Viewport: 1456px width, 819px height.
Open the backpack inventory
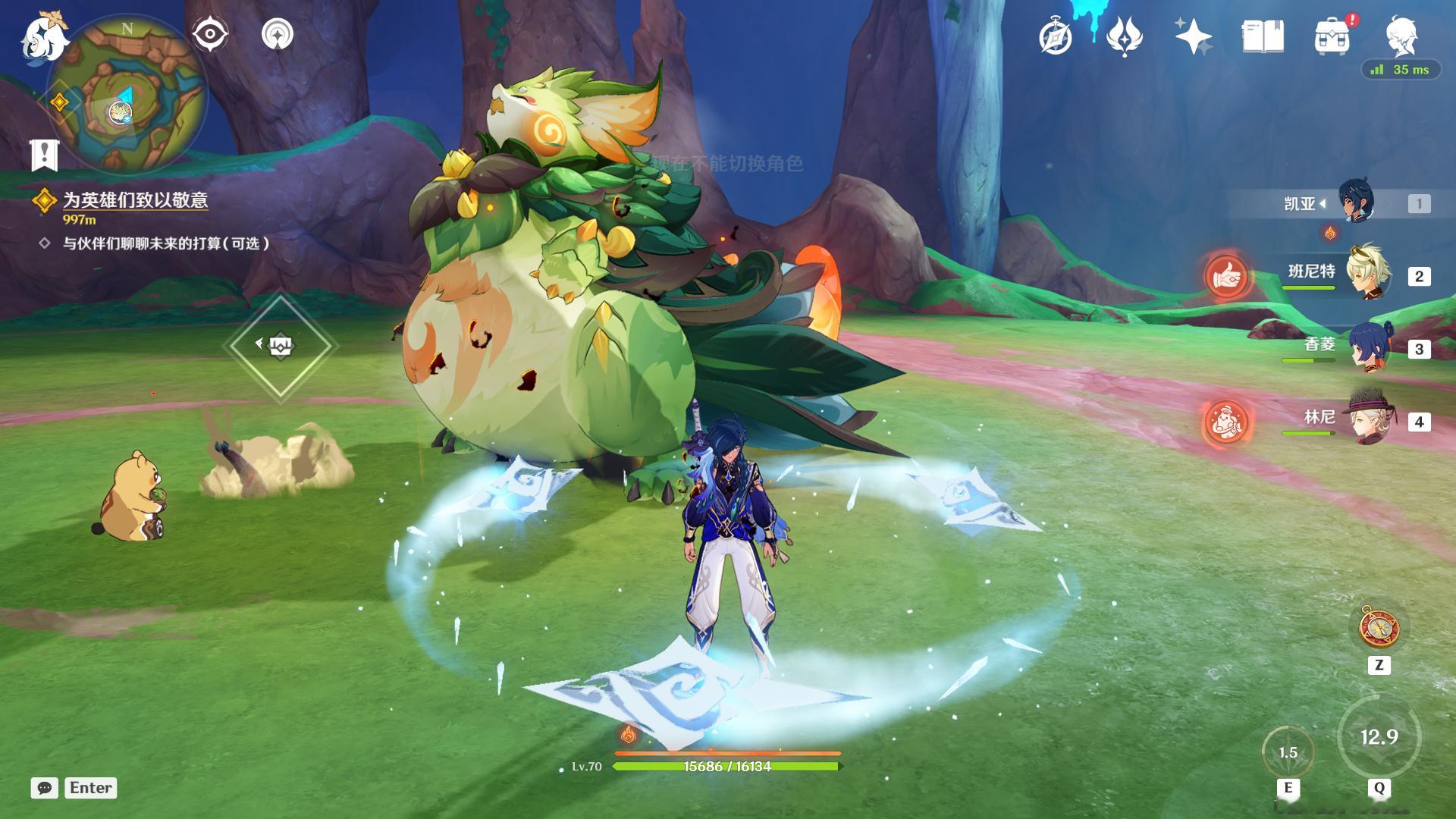1332,36
